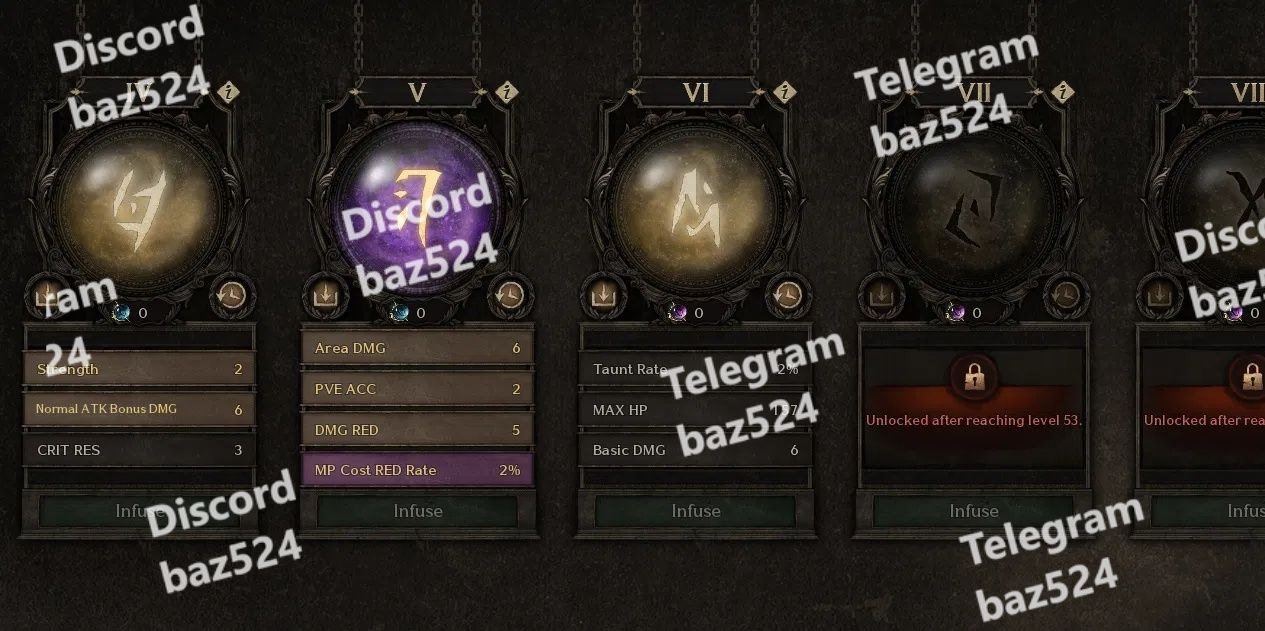Select the Normal ATK Bonus DMG row
Image resolution: width=1265 pixels, height=631 pixels.
[139, 409]
